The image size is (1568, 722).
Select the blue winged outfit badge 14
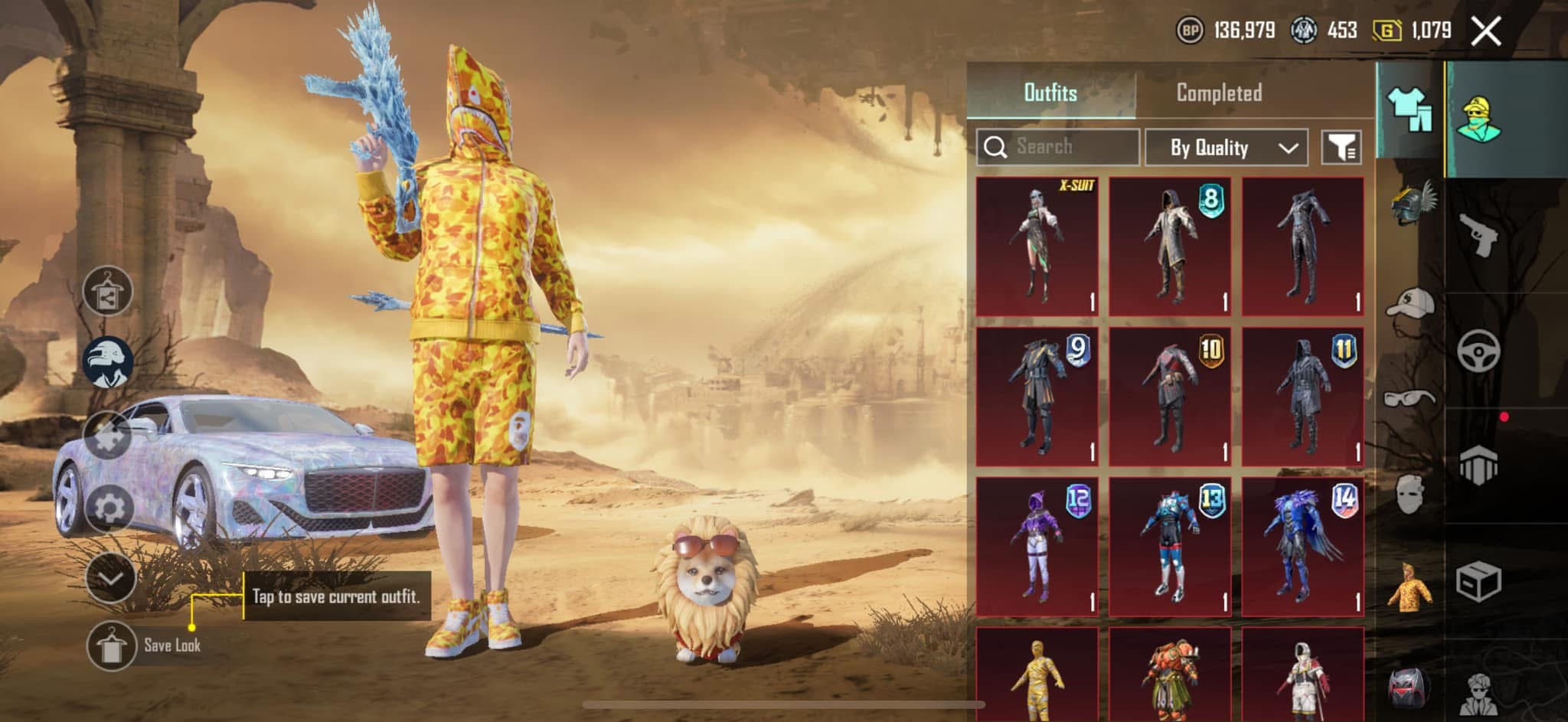[1302, 547]
